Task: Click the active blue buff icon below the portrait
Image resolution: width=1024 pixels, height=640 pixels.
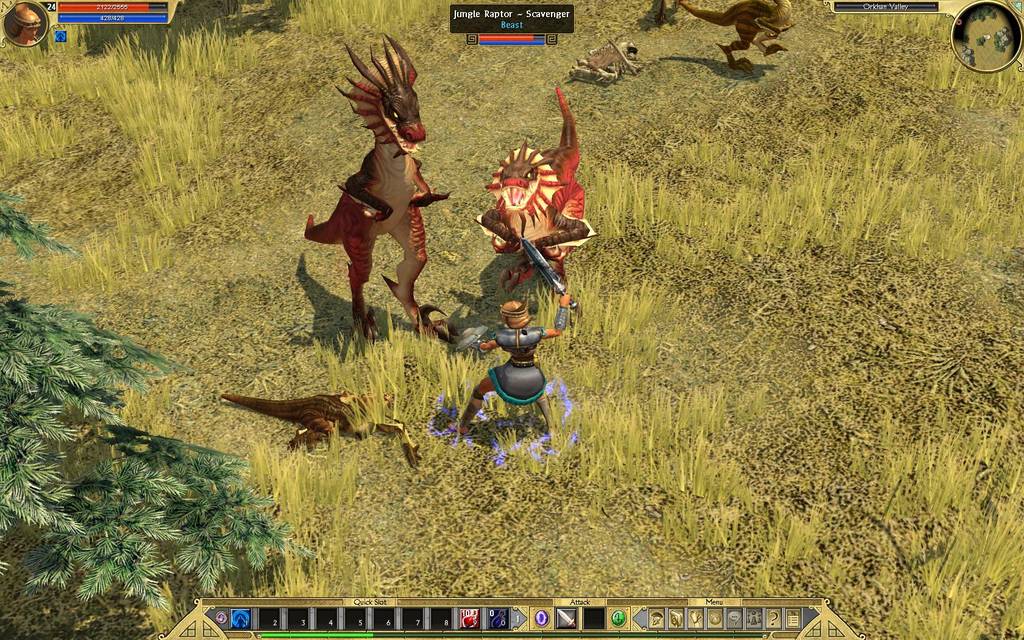Action: pos(60,37)
